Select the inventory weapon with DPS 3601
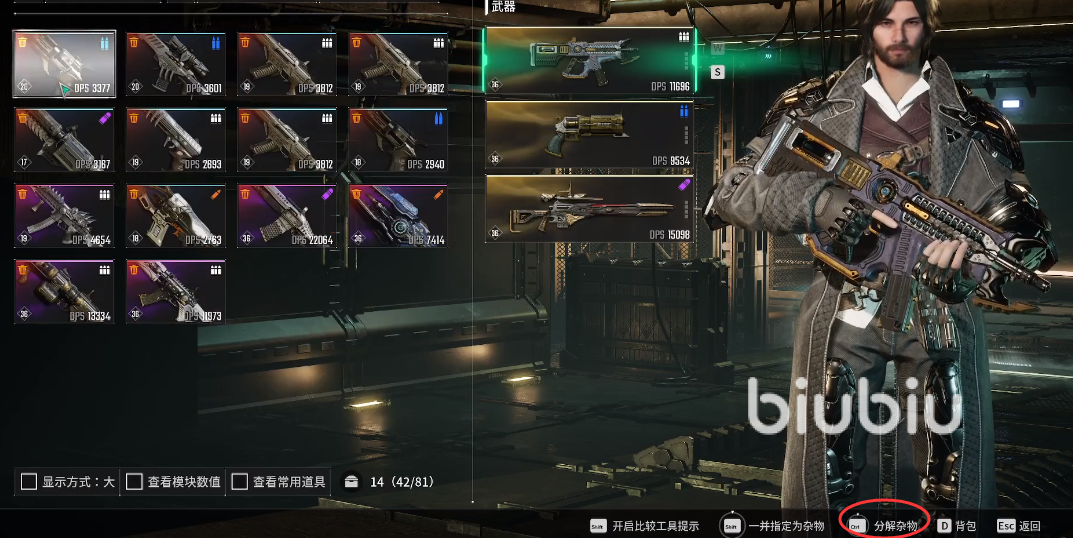Viewport: 1073px width, 538px height. pyautogui.click(x=176, y=64)
